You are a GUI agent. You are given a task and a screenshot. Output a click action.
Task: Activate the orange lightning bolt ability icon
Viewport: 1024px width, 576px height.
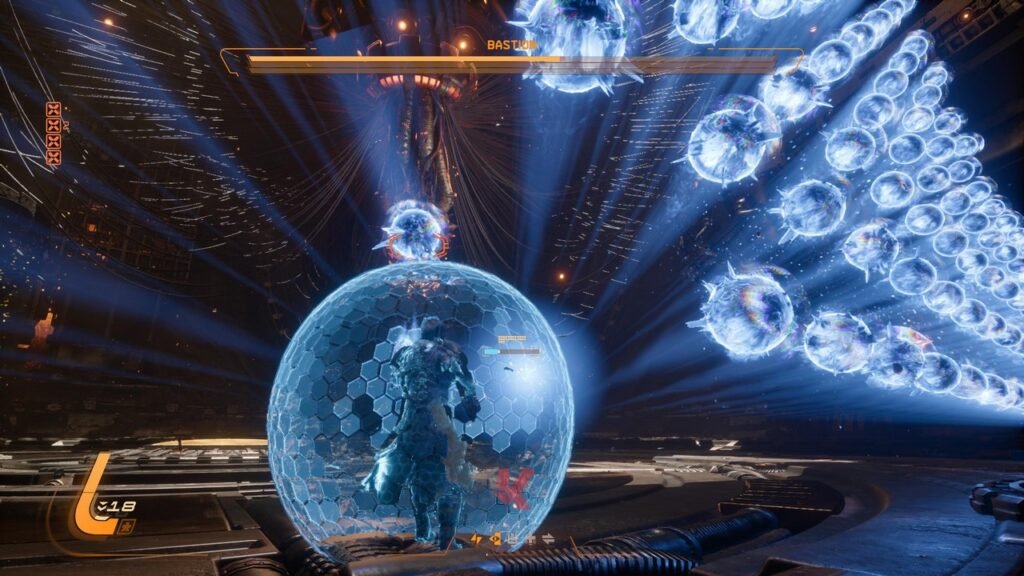point(476,539)
